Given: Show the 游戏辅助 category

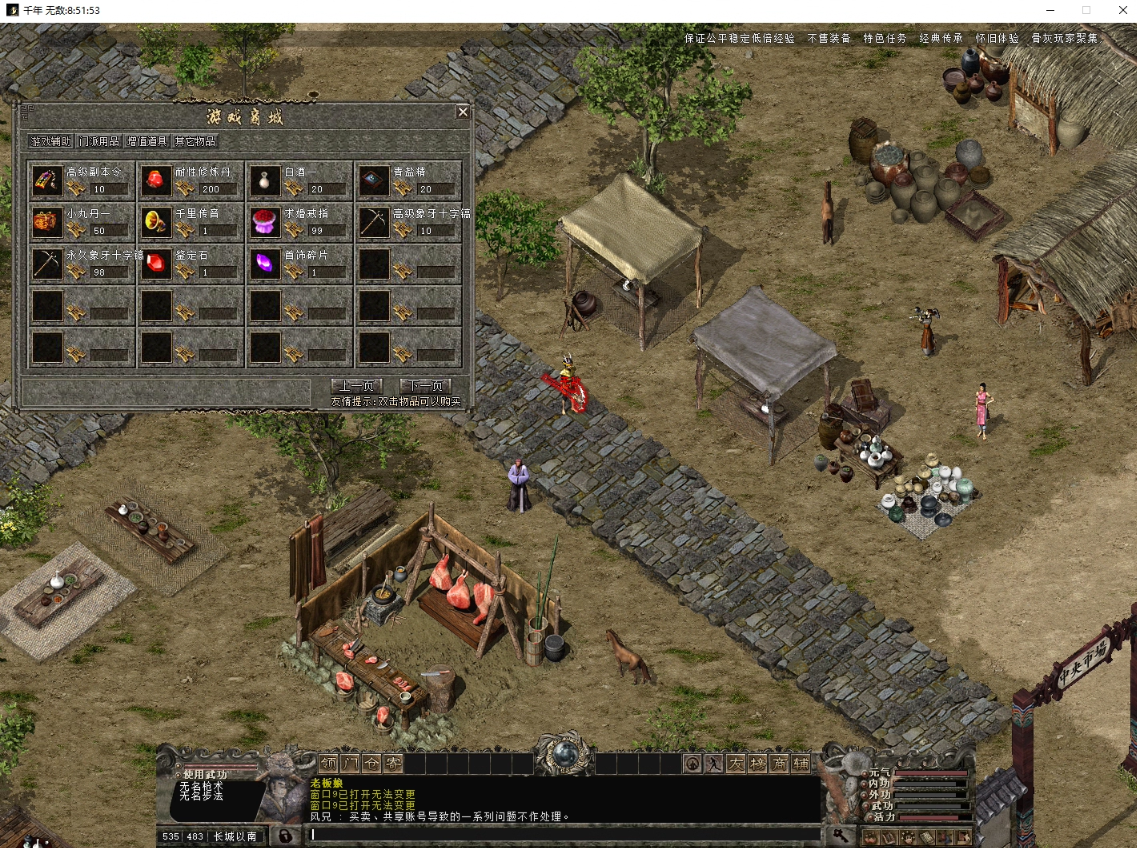Looking at the screenshot, I should [51, 141].
